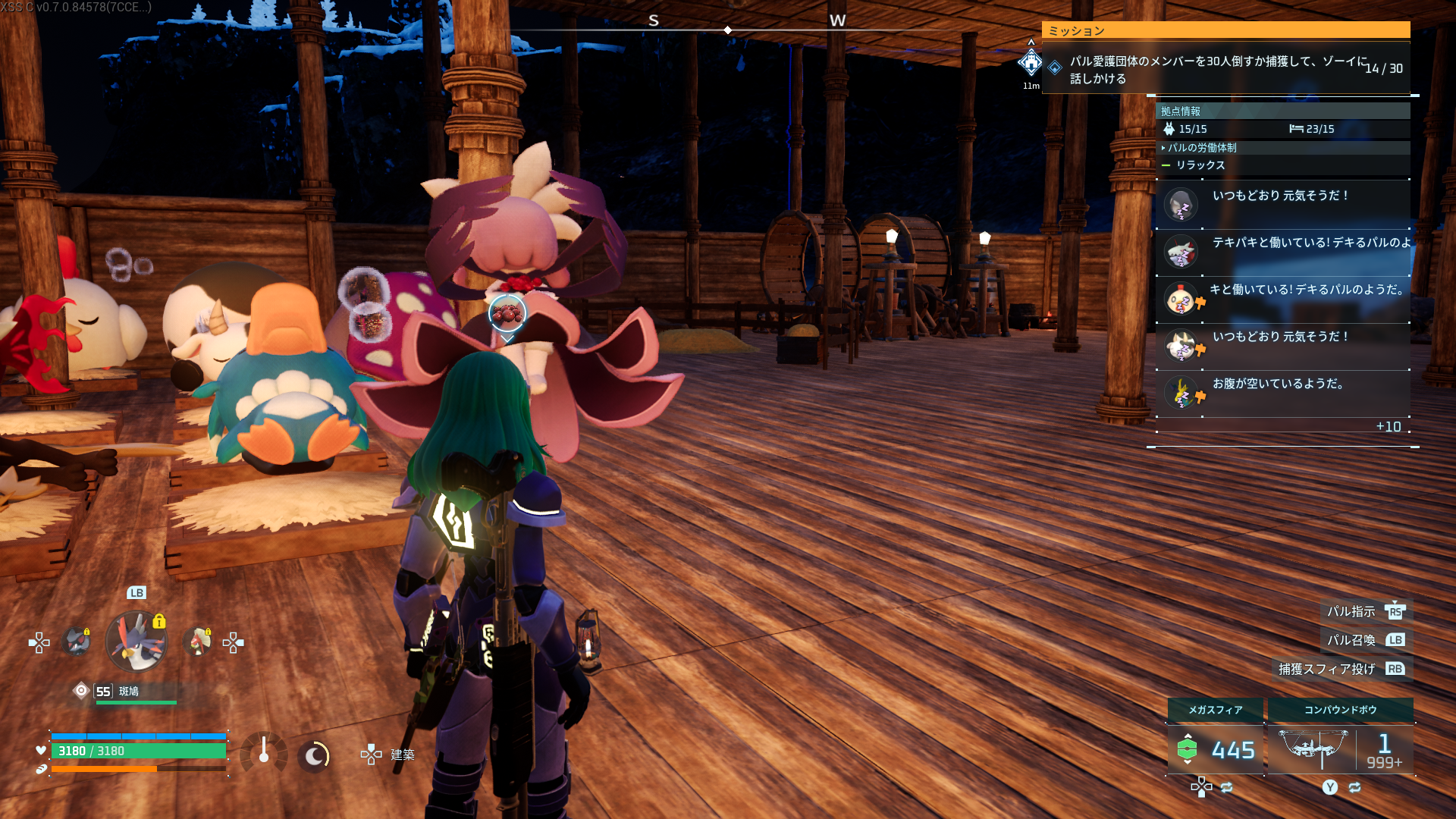Screen dimensions: 1456x819
Task: Expand the パルの労働体制 work setting row
Action: [x=1202, y=148]
